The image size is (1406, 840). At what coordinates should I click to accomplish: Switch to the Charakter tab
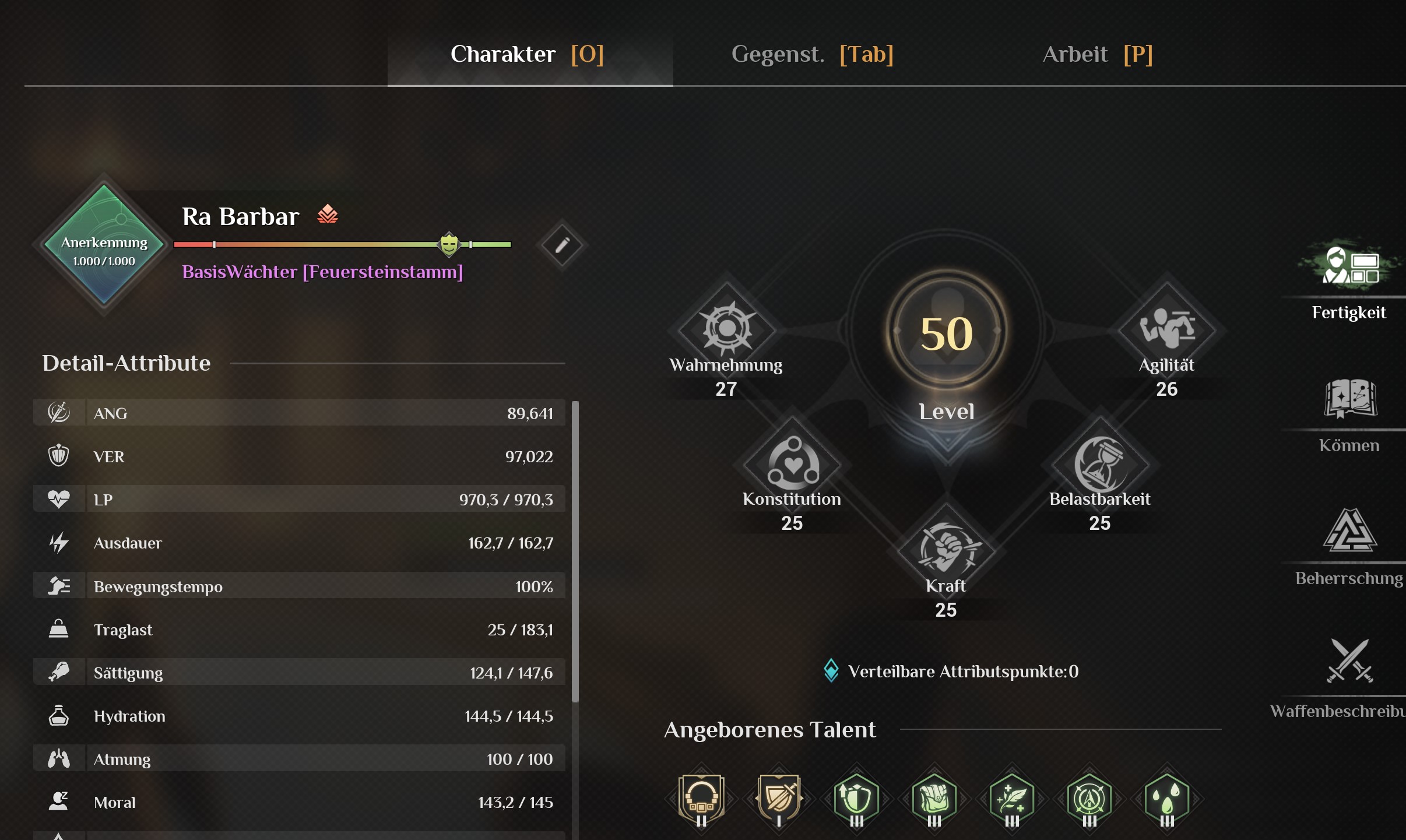pos(528,55)
